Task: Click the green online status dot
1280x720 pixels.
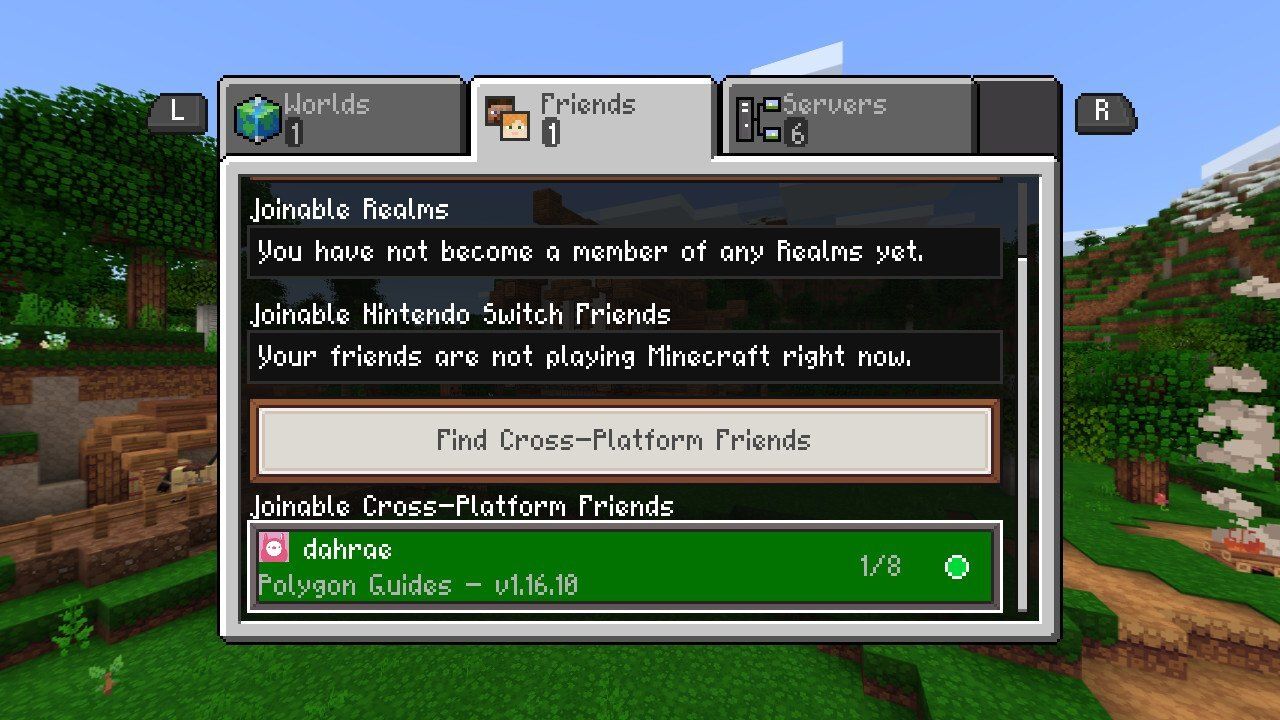Action: click(956, 567)
